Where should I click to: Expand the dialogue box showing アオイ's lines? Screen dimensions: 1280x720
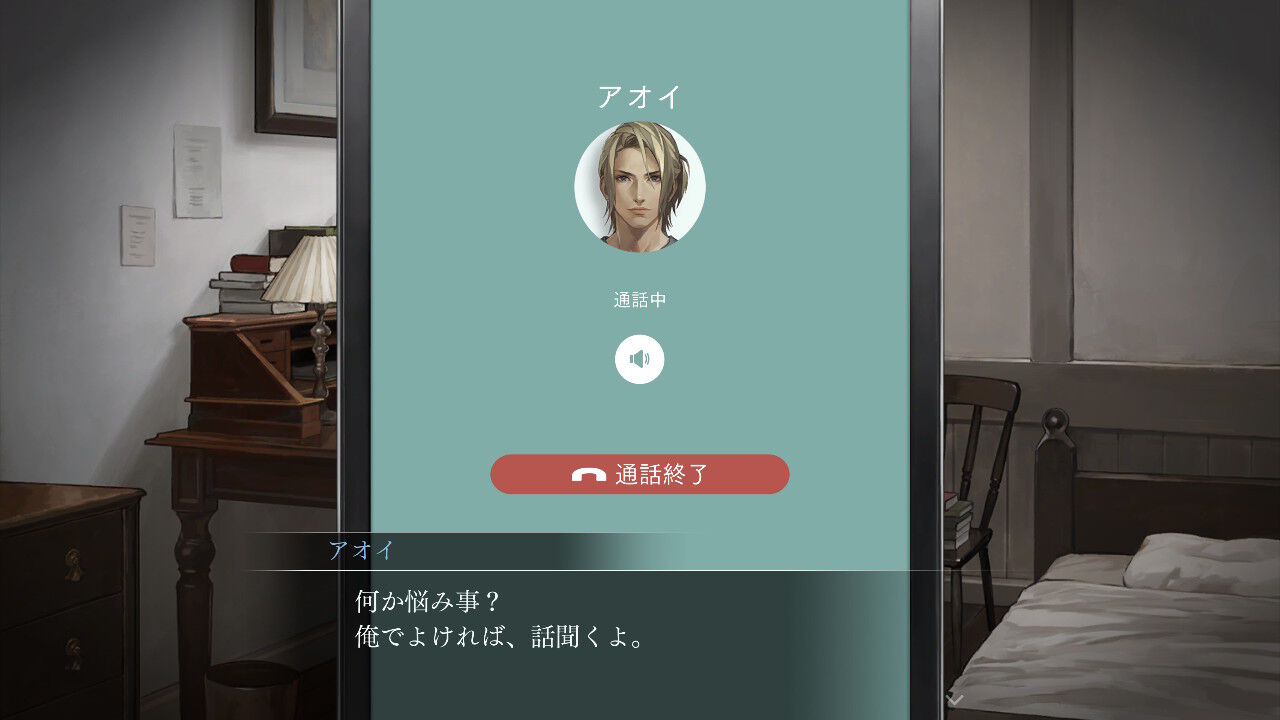coord(600,615)
